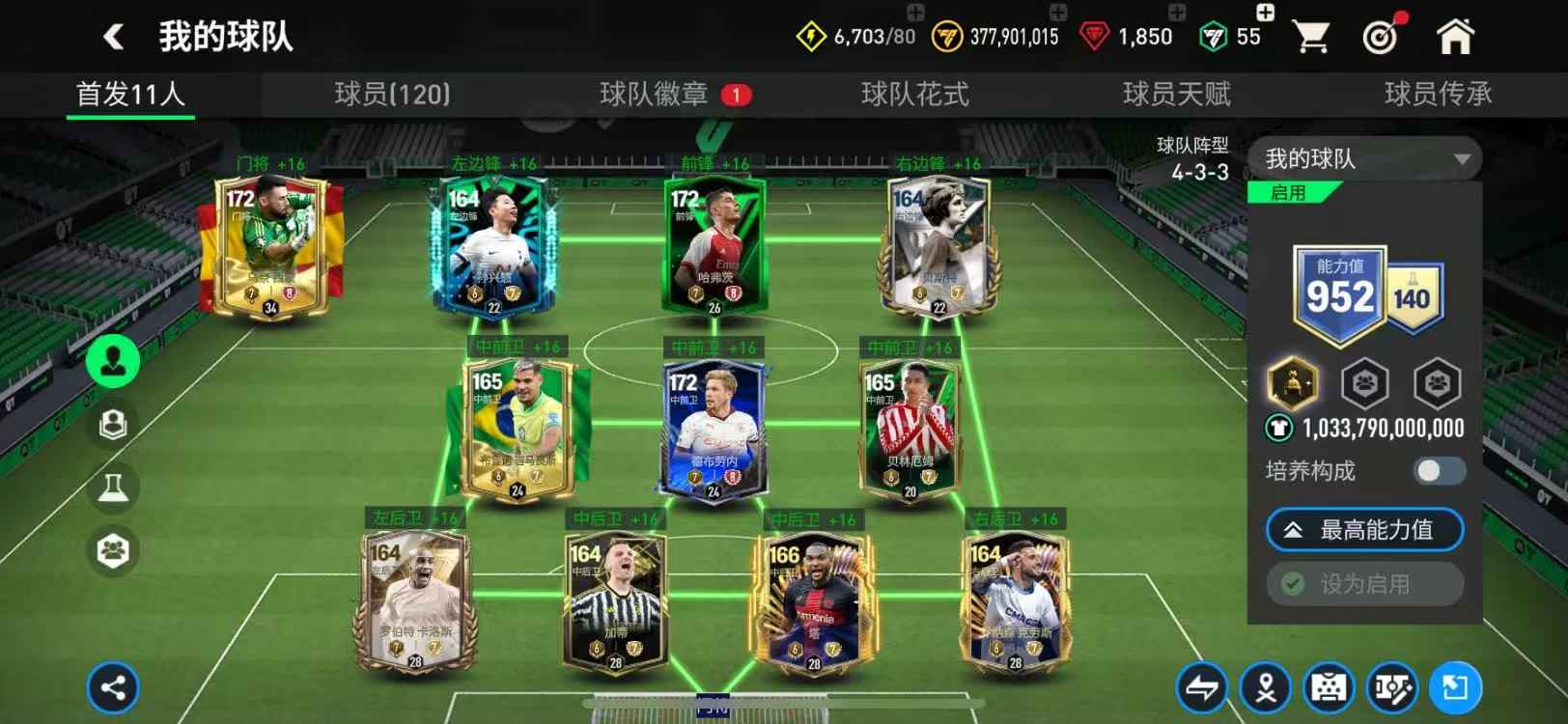Apply 最高能力值 lineup

(1364, 530)
